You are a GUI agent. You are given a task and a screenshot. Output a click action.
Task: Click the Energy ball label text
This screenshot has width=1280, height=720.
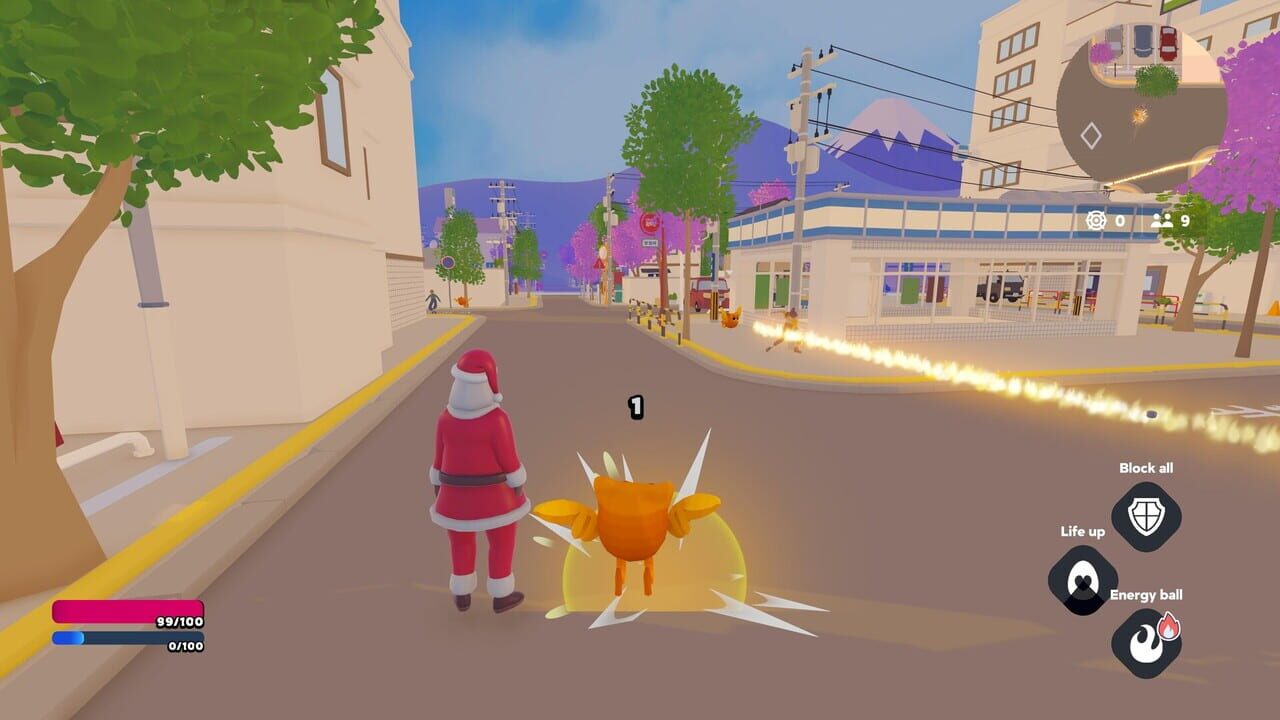click(1146, 594)
